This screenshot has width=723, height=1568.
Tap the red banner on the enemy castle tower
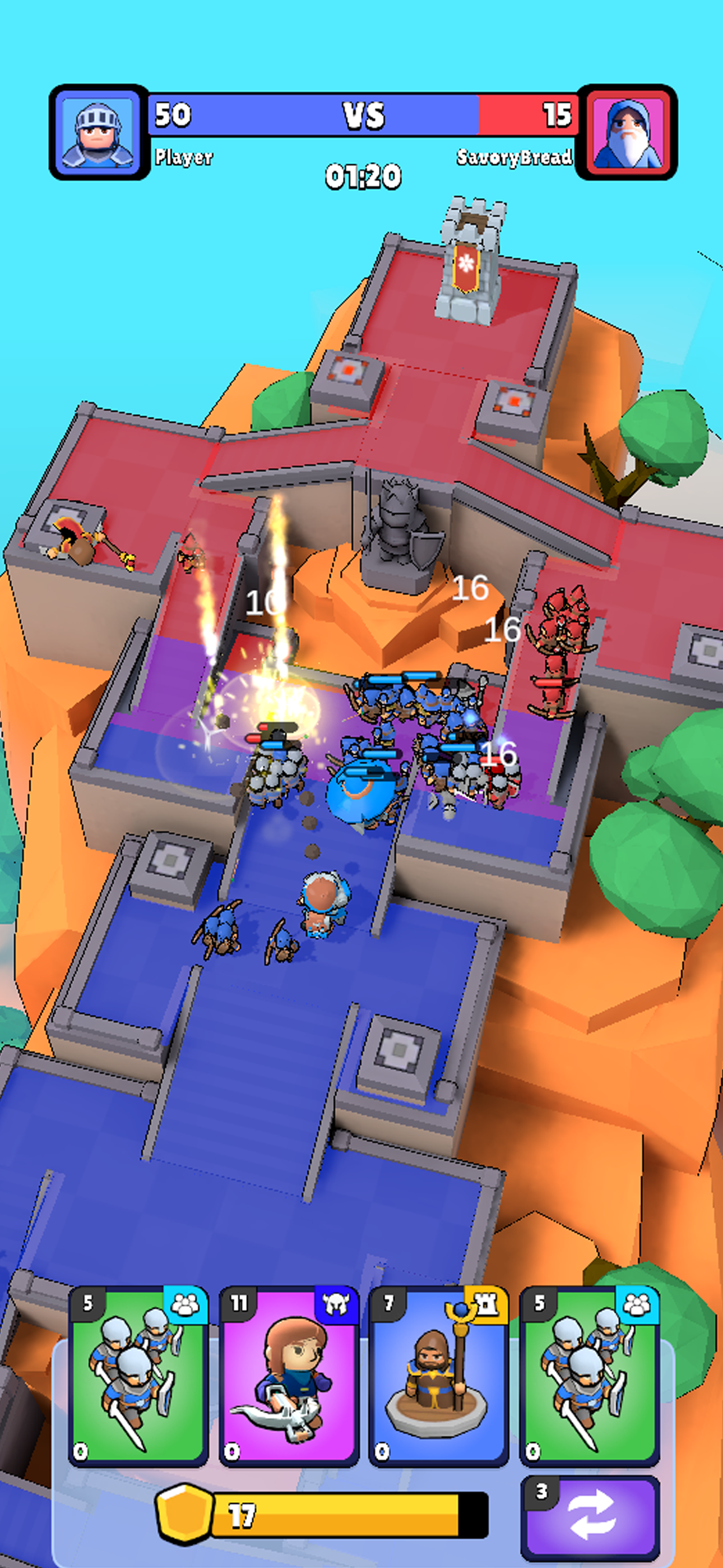pos(465,268)
